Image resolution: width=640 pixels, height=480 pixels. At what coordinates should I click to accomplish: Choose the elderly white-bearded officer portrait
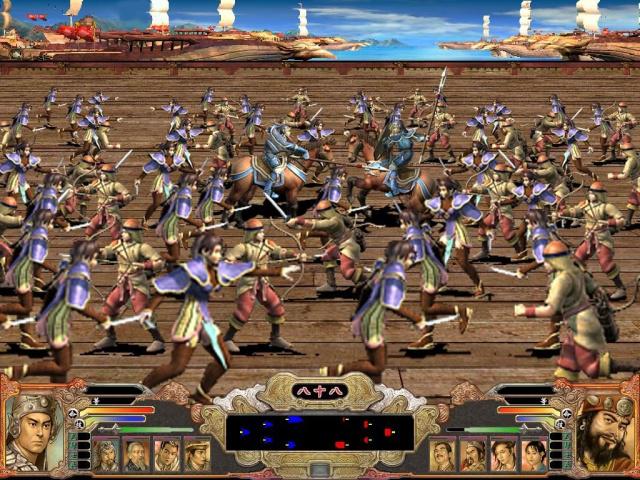point(137,455)
